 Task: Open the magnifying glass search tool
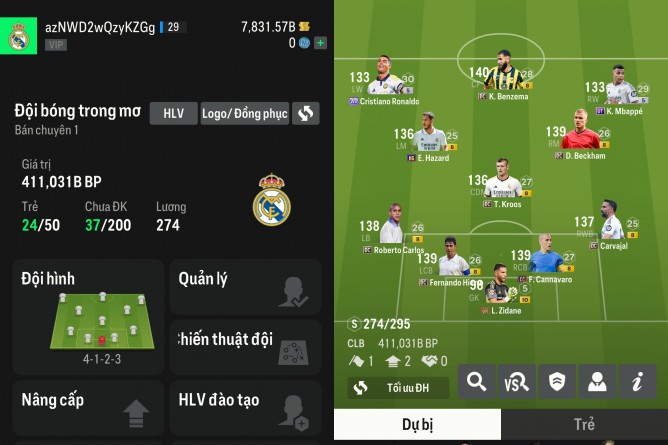tap(478, 380)
